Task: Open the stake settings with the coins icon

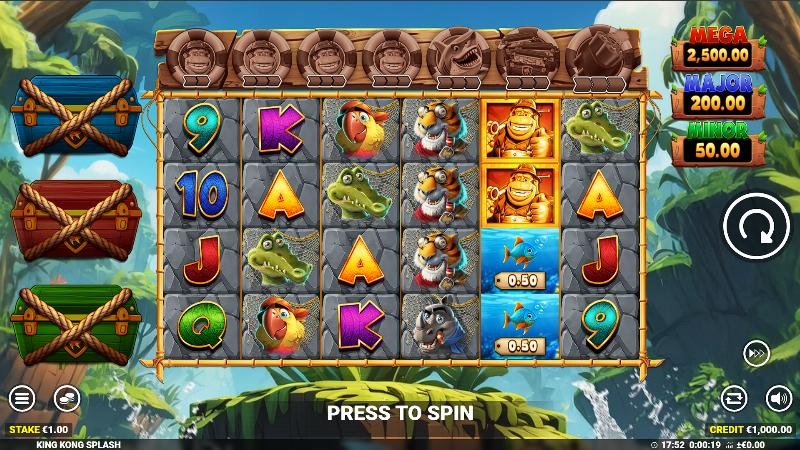Action: pyautogui.click(x=67, y=398)
